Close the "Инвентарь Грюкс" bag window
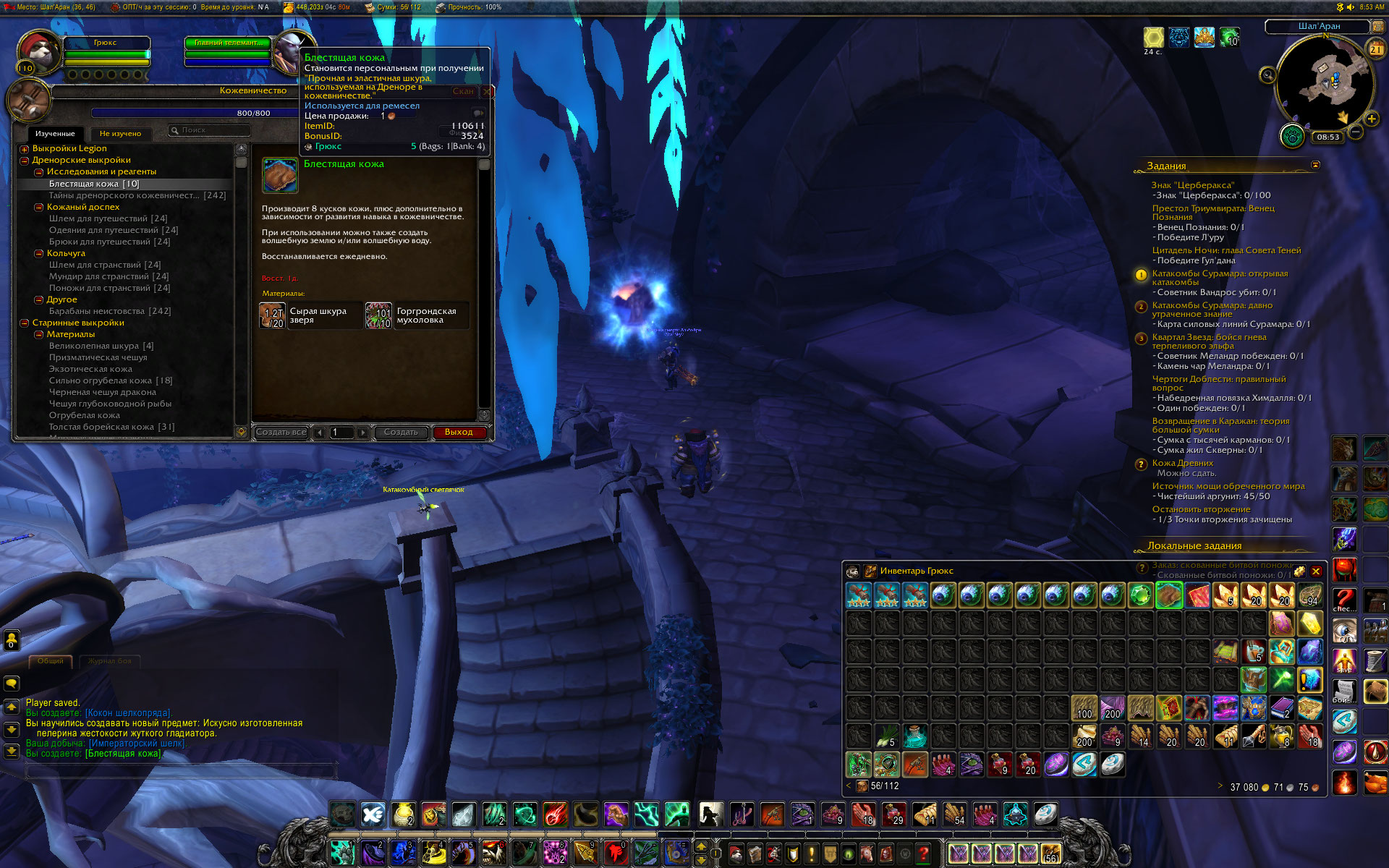Viewport: 1389px width, 868px height. (1316, 571)
